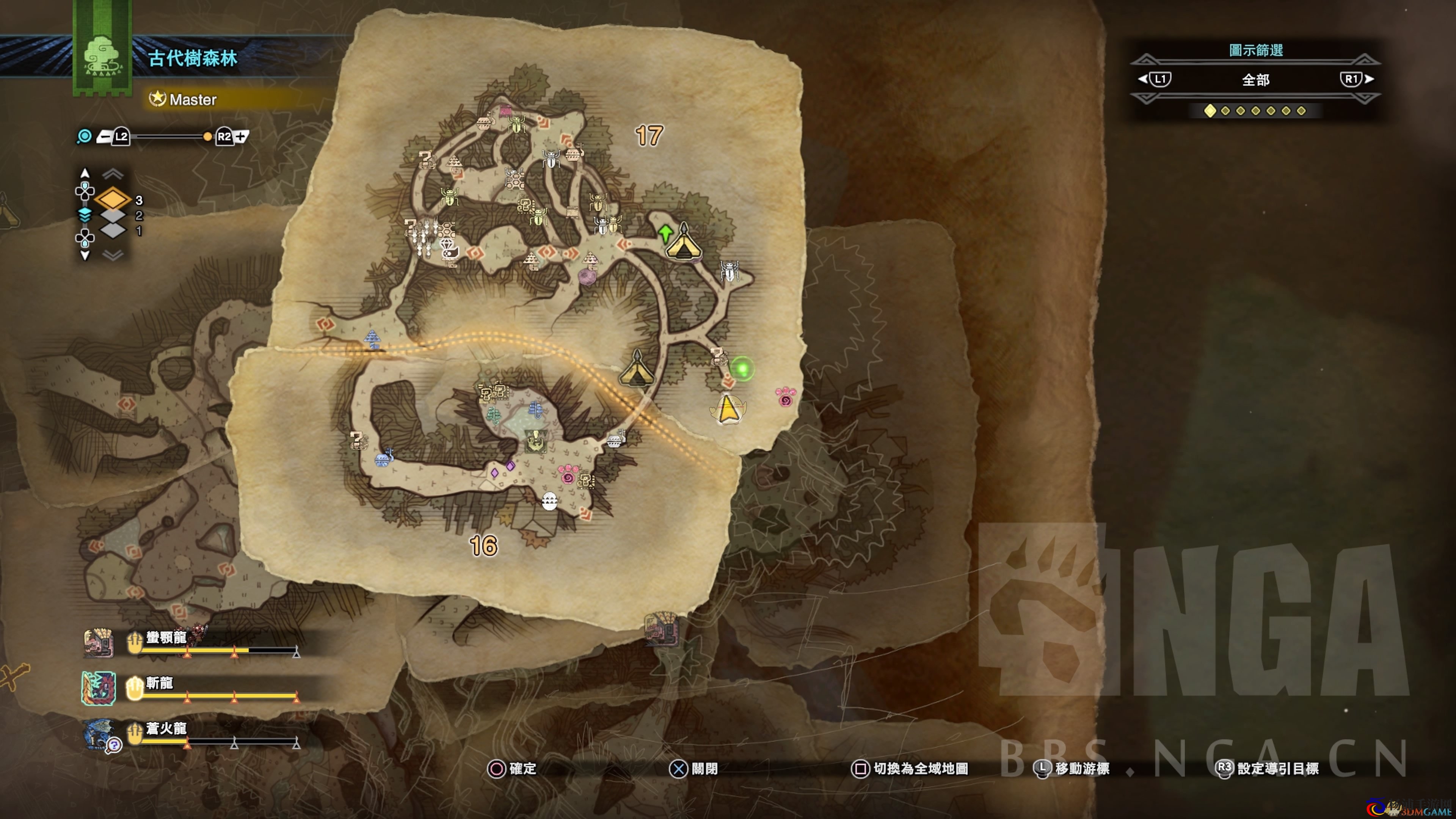
Task: Select the 全部 icon filter label
Action: point(1255,80)
